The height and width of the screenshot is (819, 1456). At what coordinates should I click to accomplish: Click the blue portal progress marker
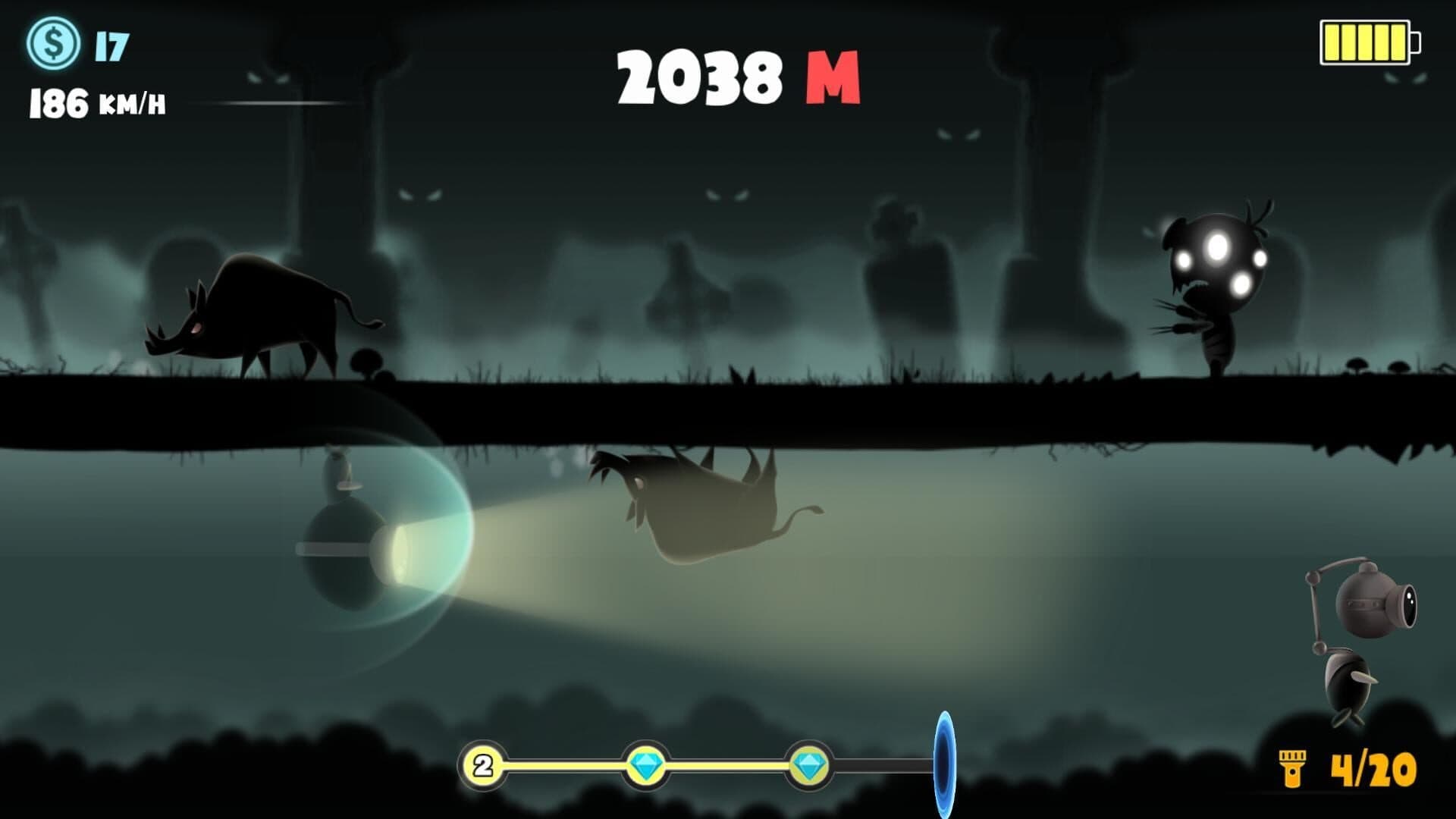pos(944,764)
